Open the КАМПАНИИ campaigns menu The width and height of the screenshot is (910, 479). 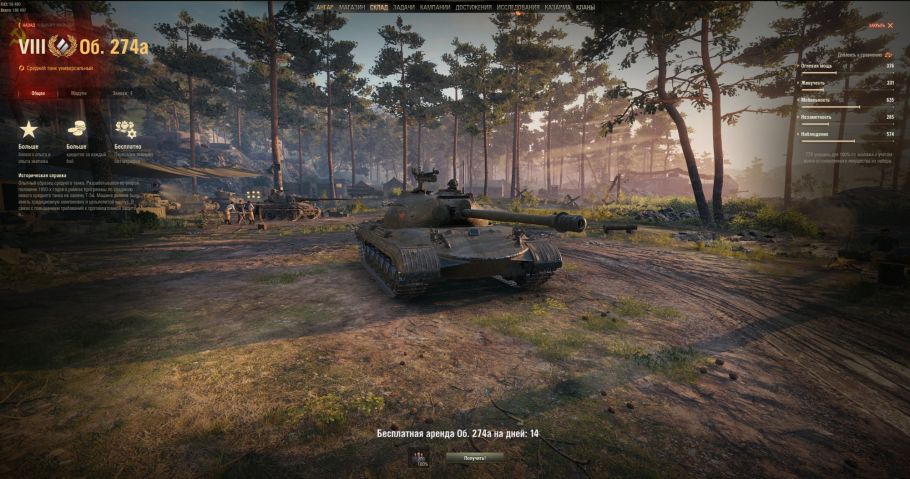(435, 7)
